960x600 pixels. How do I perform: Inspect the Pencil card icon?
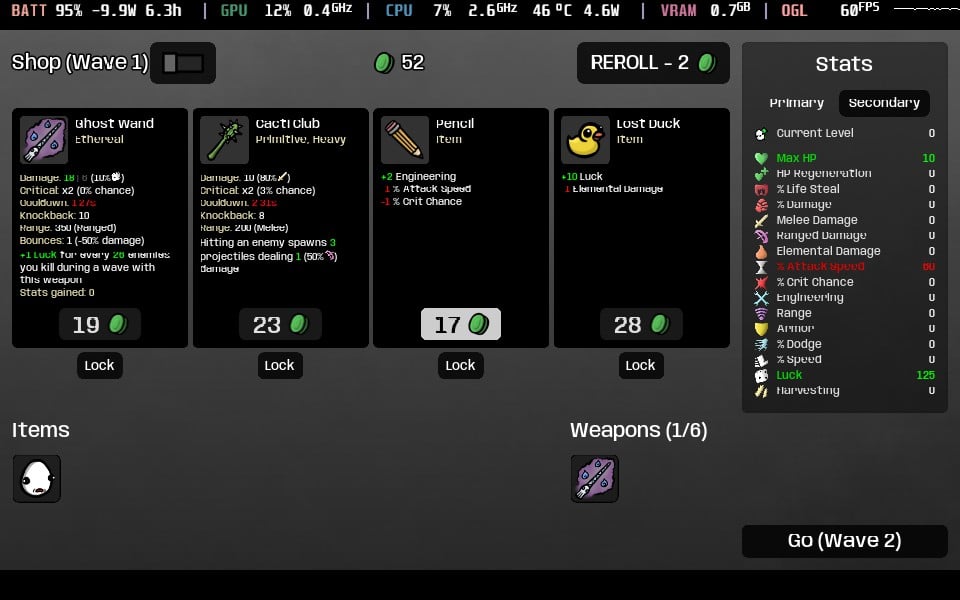[405, 140]
